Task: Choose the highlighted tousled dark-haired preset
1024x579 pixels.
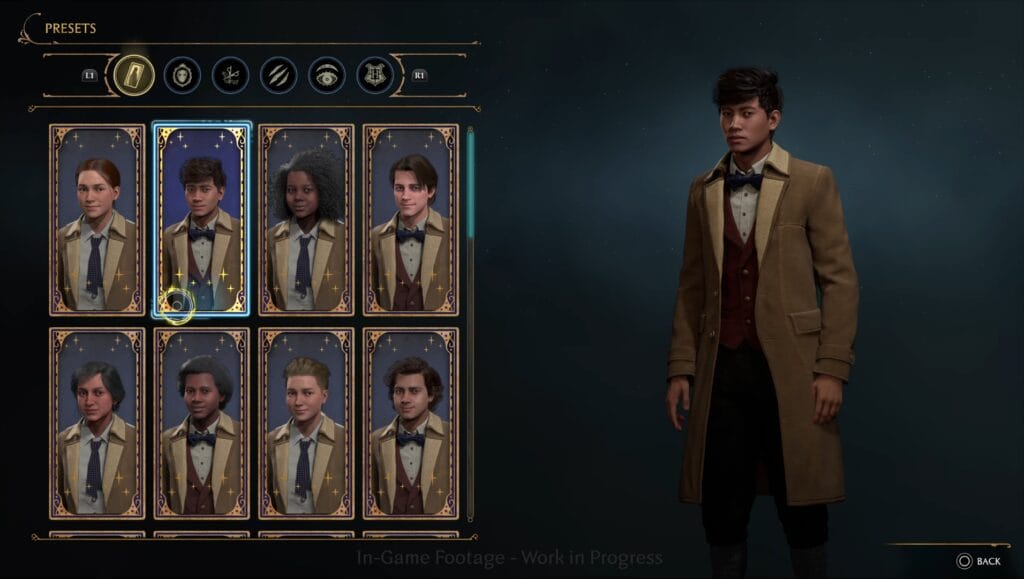Action: pos(201,219)
